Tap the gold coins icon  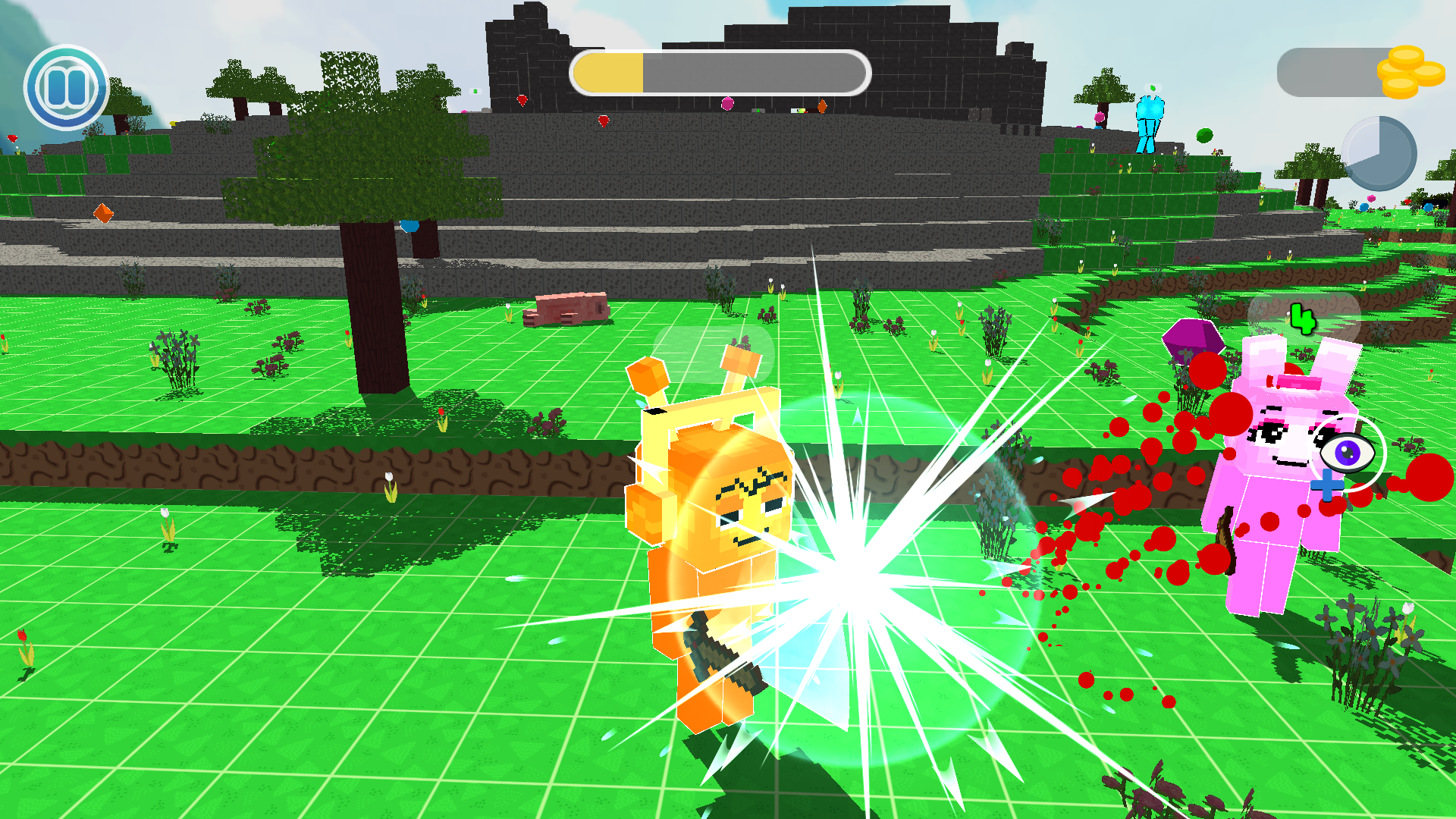coord(1409,72)
